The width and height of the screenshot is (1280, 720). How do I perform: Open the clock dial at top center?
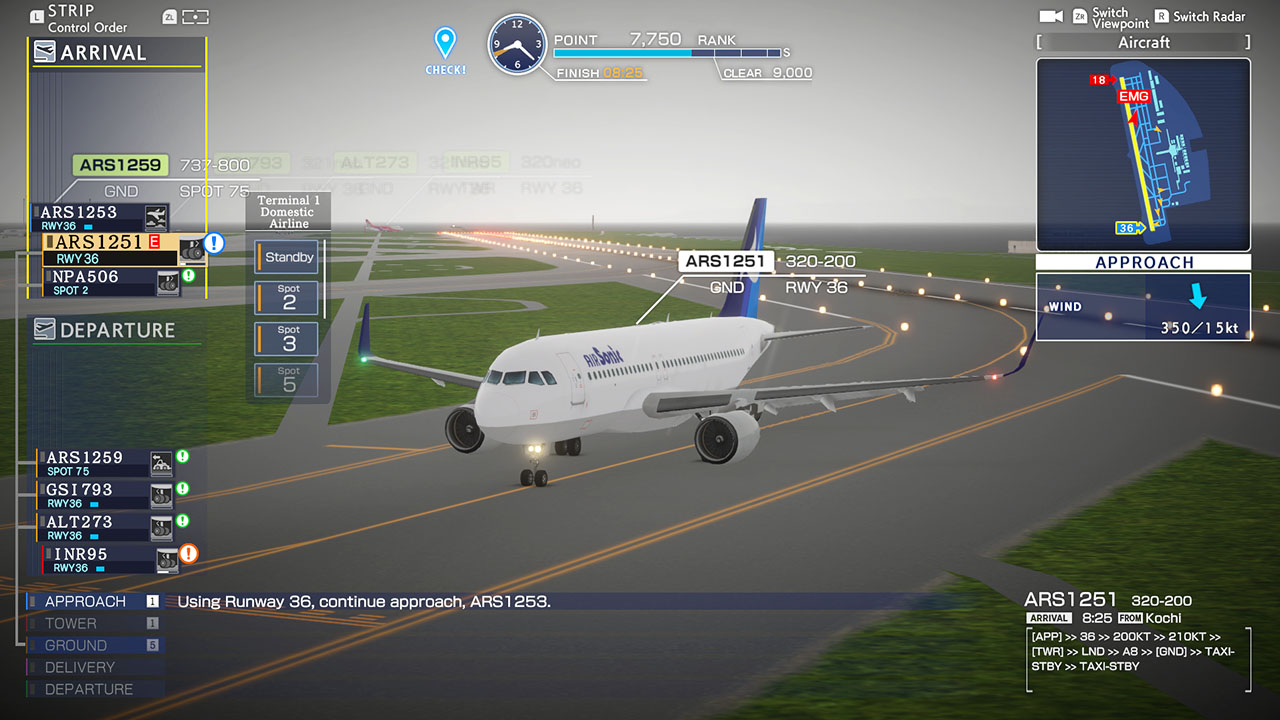[517, 42]
